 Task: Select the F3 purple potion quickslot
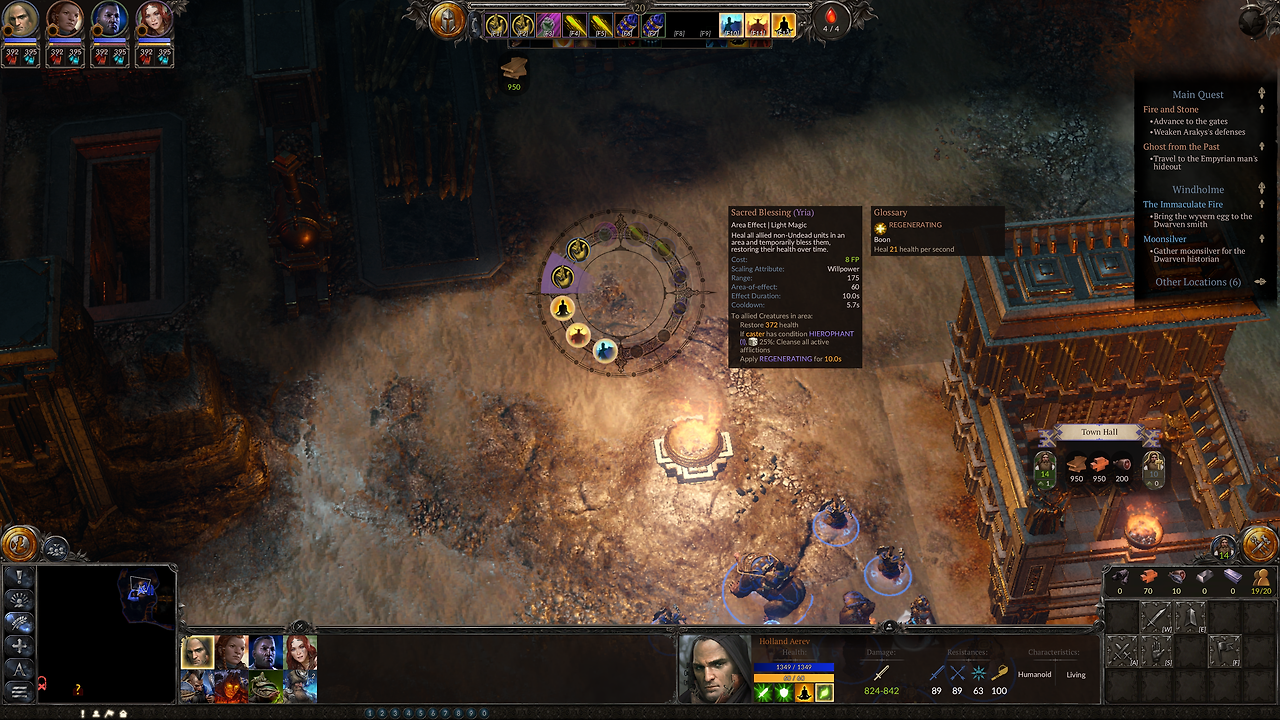pos(547,25)
